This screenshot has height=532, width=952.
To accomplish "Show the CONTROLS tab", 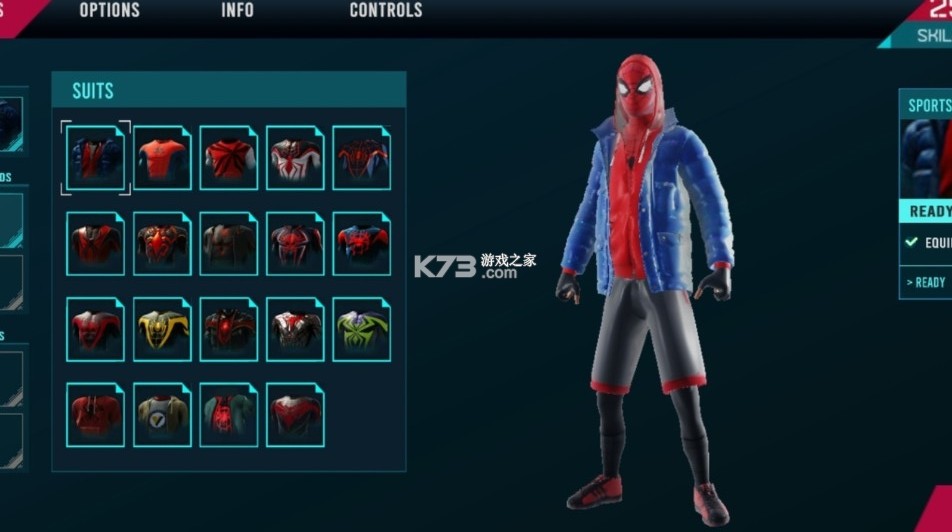I will (x=386, y=11).
